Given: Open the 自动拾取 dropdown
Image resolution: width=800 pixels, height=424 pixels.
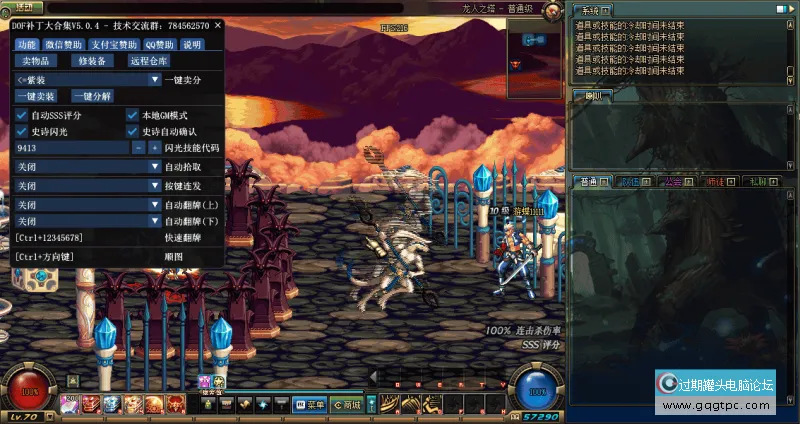Looking at the screenshot, I should 155,167.
